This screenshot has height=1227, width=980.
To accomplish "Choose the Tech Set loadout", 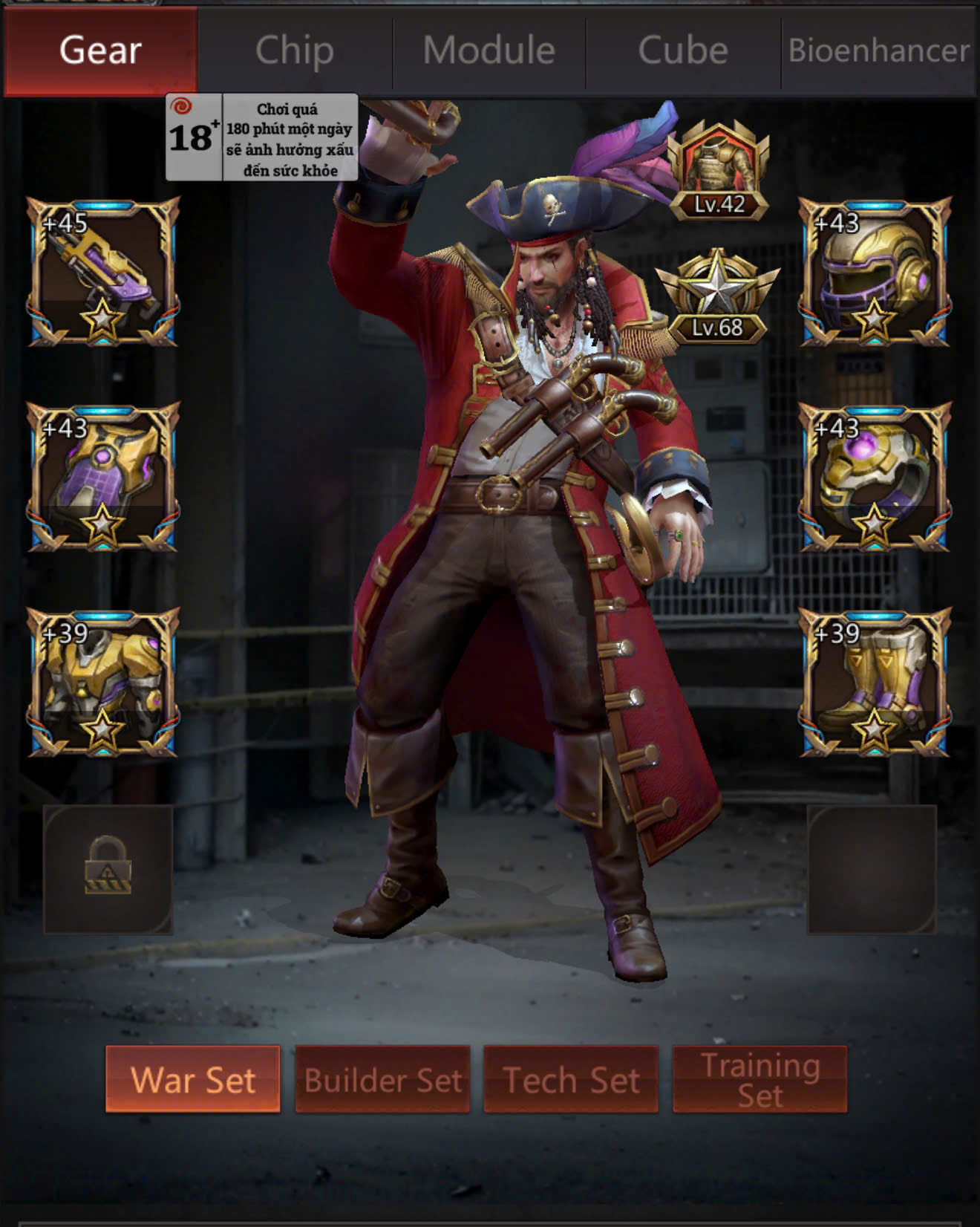I will coord(571,1079).
